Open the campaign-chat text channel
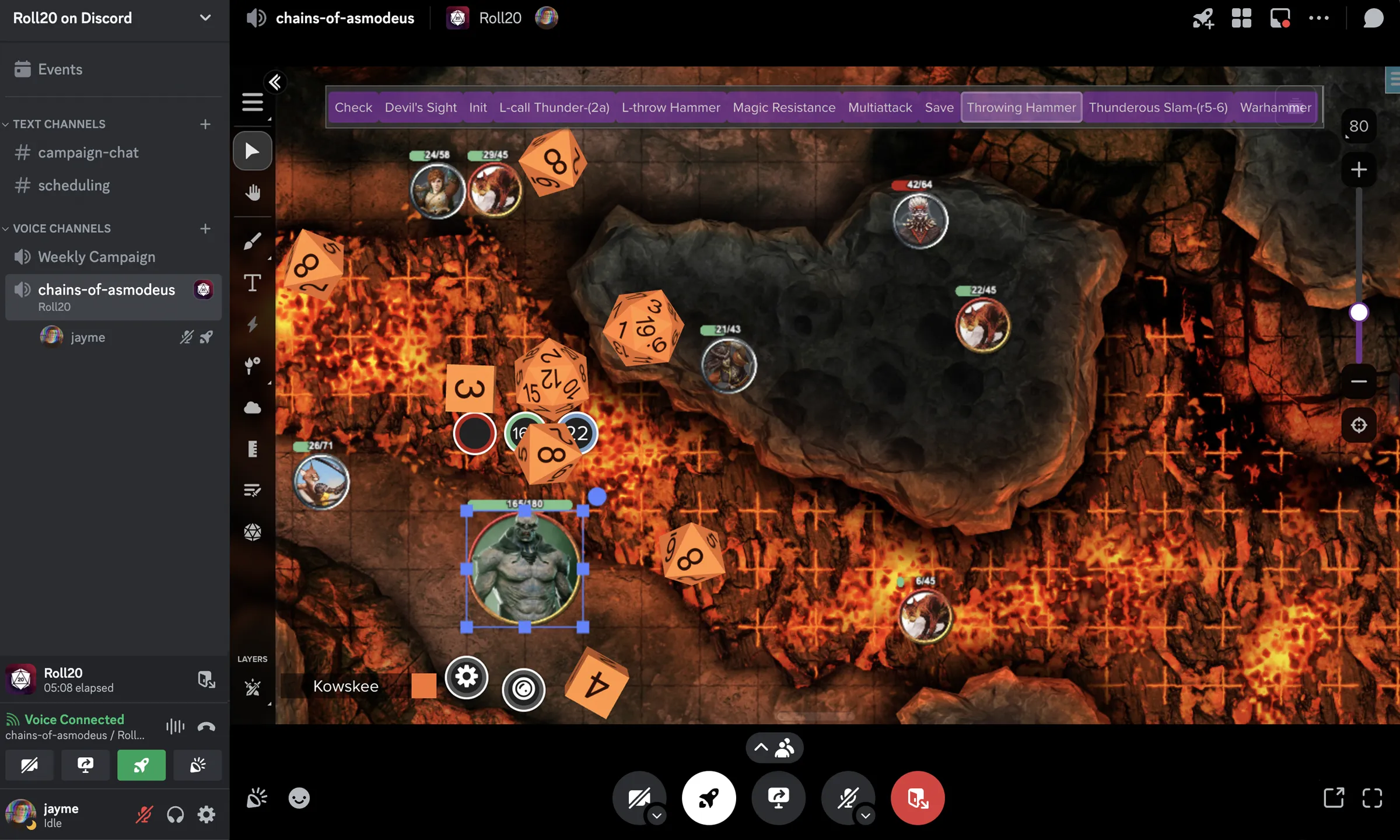The width and height of the screenshot is (1400, 840). (88, 153)
